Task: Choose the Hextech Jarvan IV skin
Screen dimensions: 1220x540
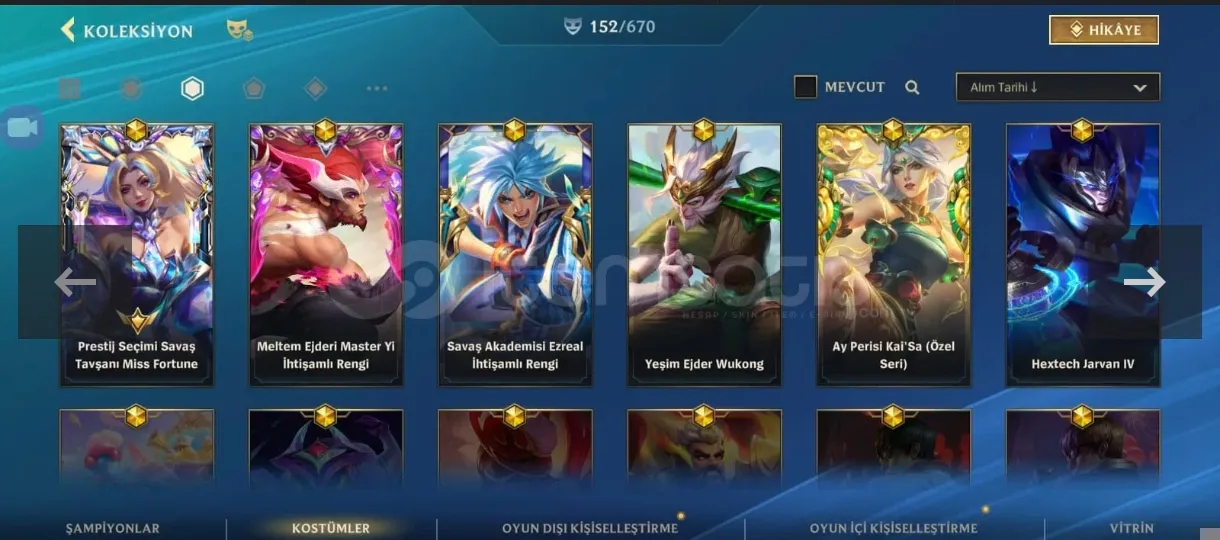Action: [1082, 255]
